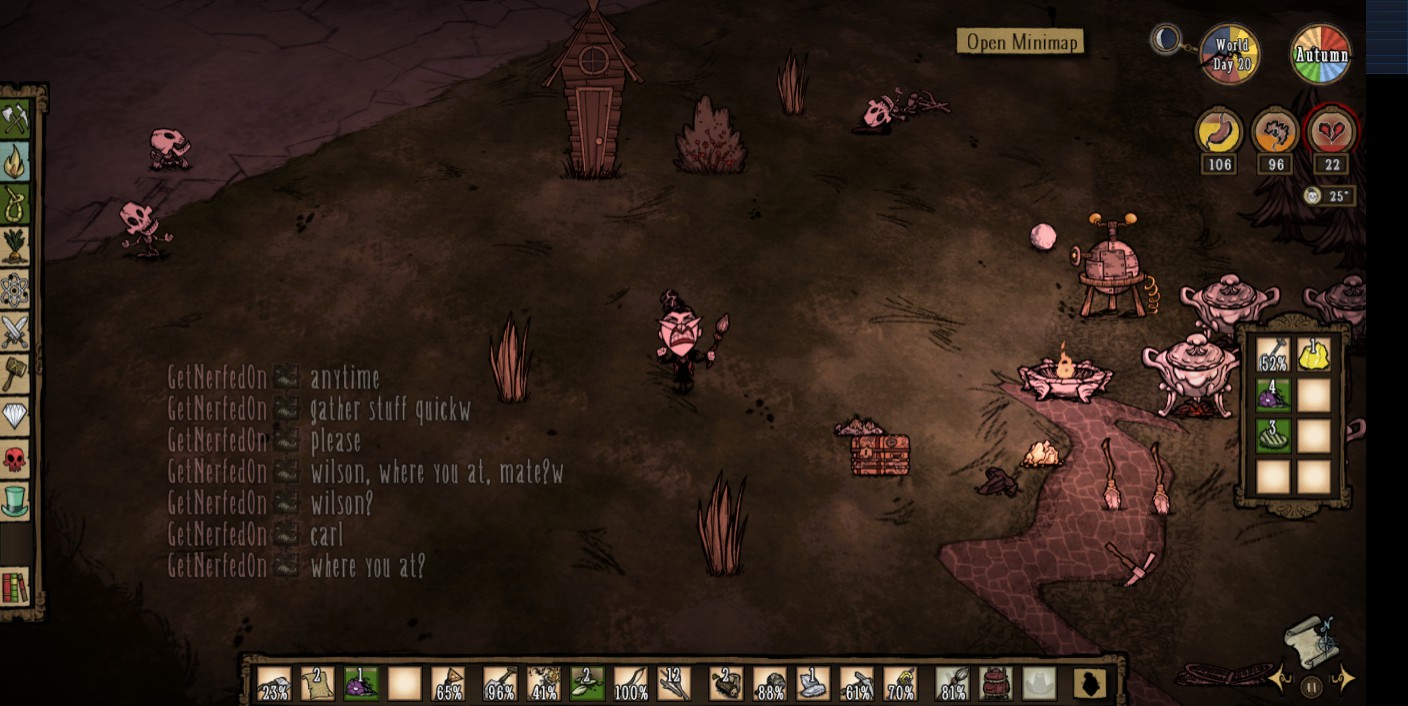Select the papyrus stack in the inventory
1408x706 pixels.
point(316,684)
